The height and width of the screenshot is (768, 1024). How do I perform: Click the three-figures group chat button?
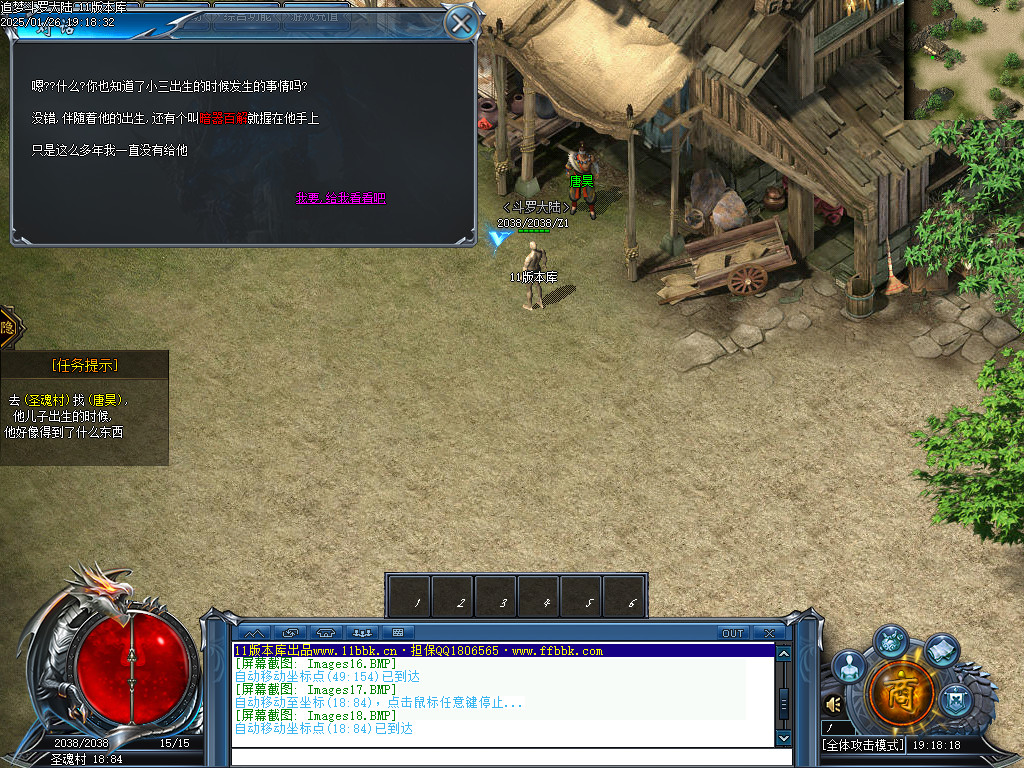(362, 633)
